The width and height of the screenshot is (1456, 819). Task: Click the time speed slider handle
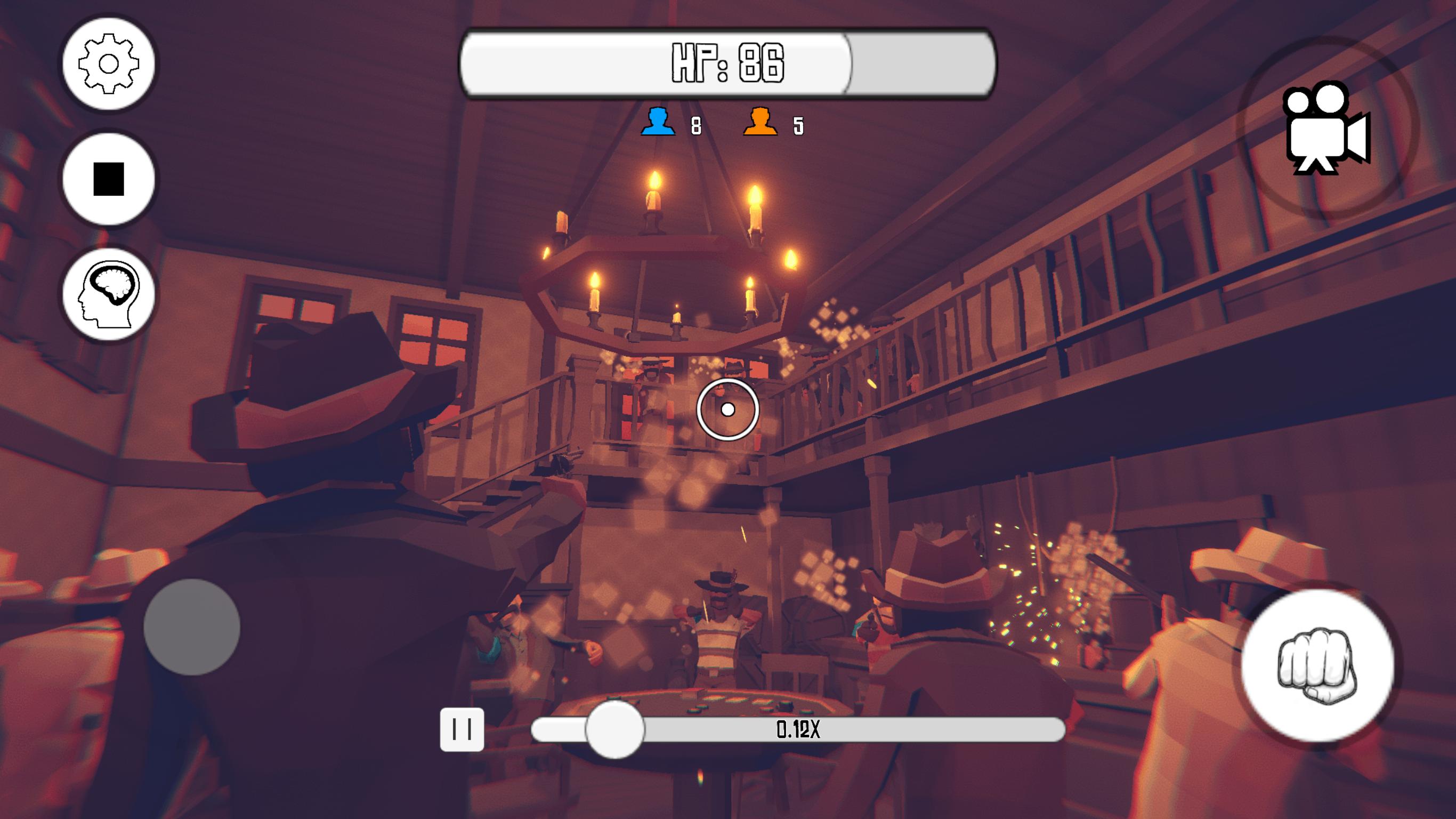pos(614,729)
